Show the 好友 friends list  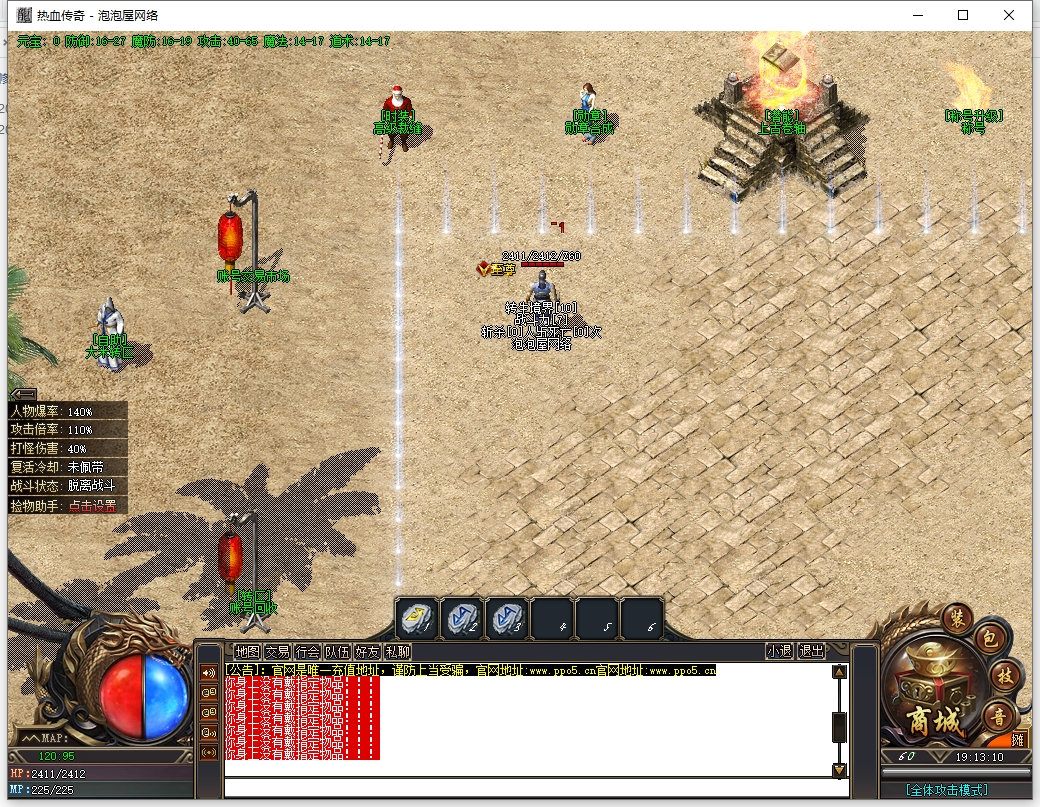click(x=367, y=651)
